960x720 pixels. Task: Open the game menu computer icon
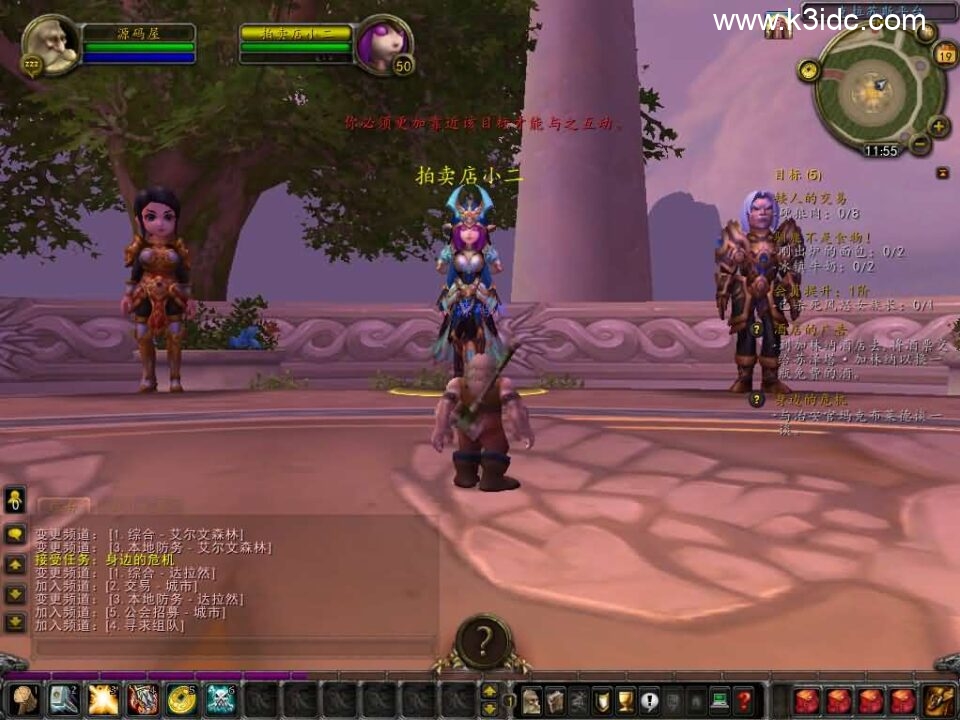[x=719, y=700]
